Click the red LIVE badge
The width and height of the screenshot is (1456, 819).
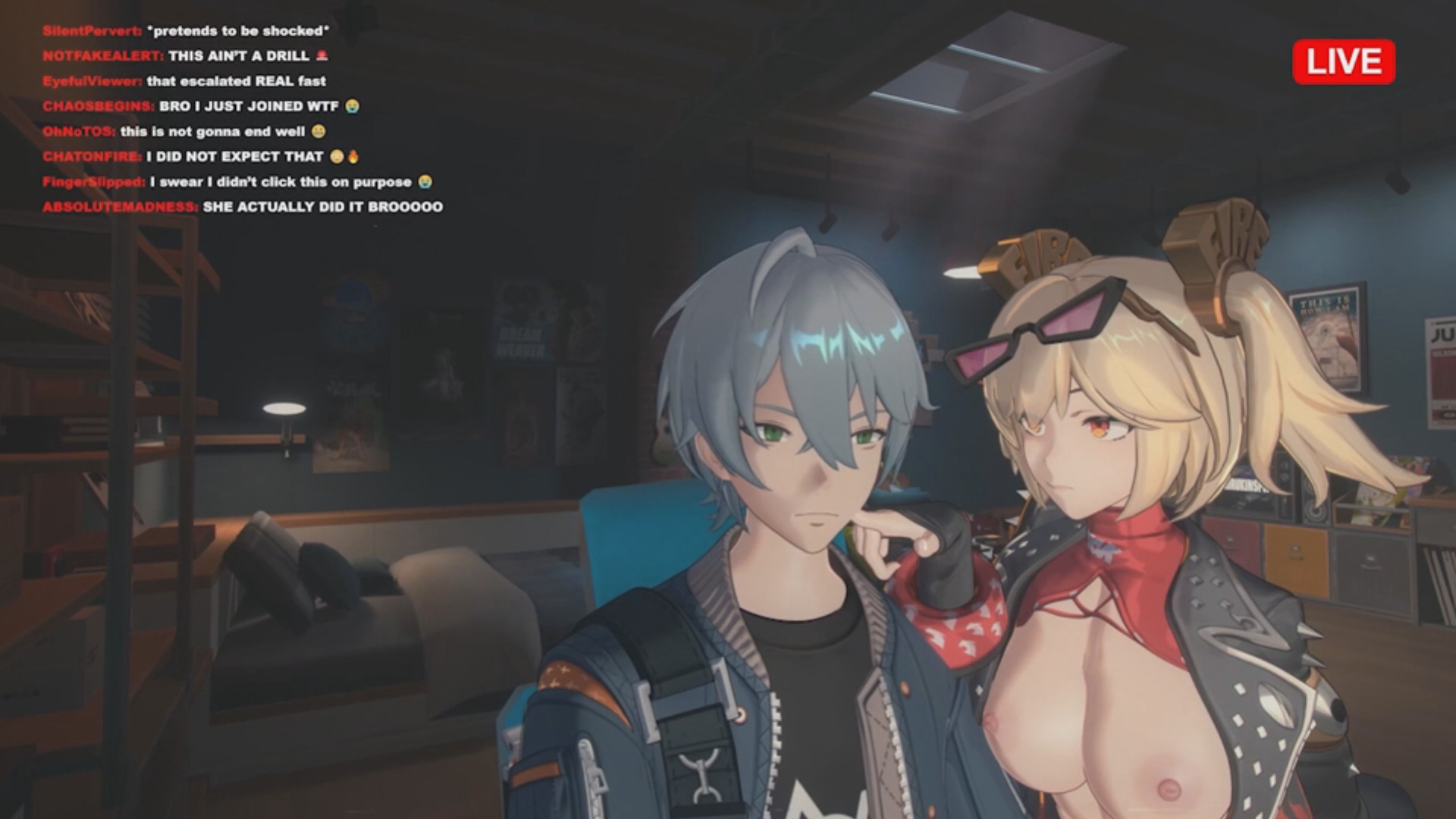pos(1343,61)
